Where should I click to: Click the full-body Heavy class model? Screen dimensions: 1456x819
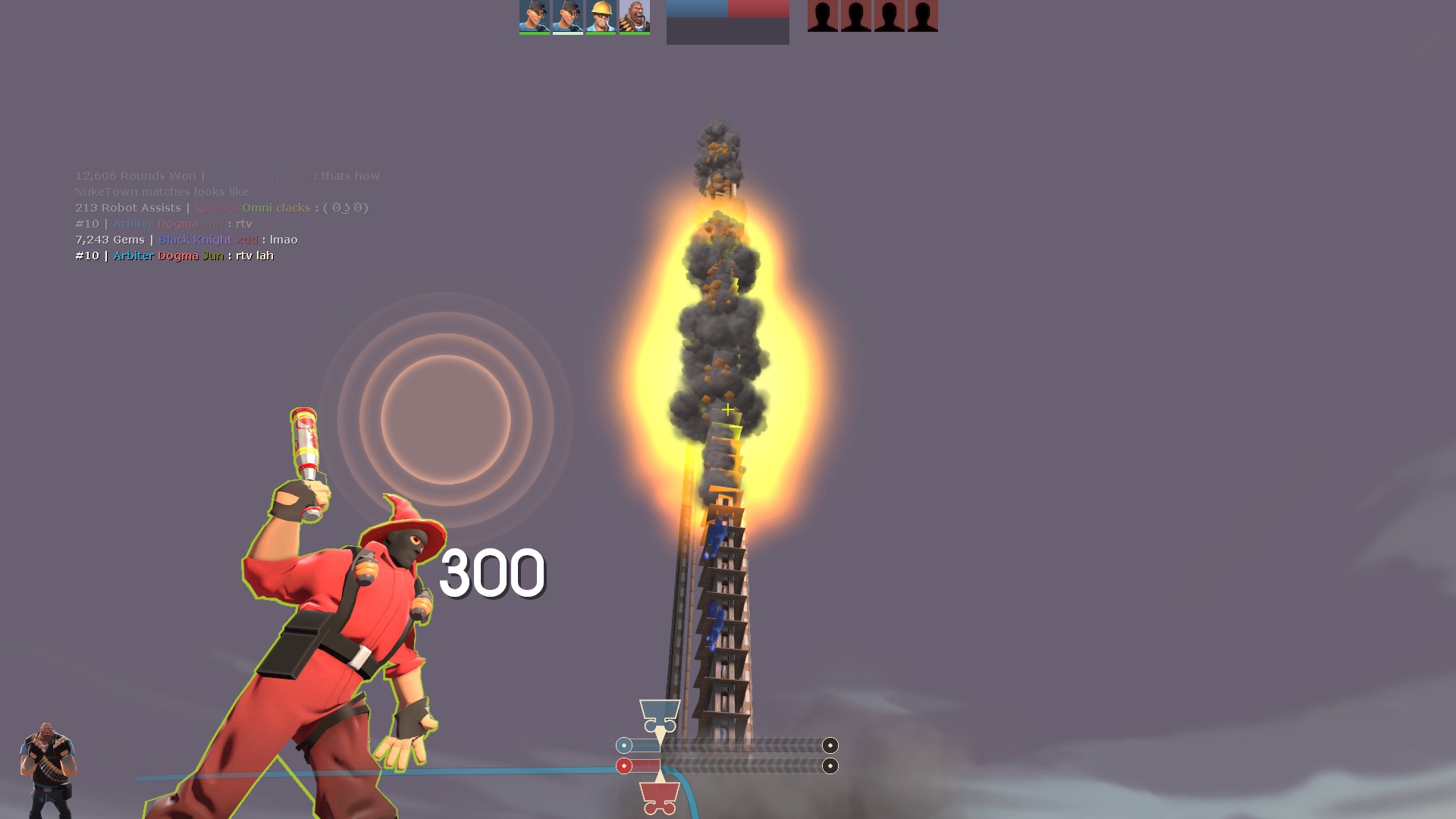(x=48, y=770)
